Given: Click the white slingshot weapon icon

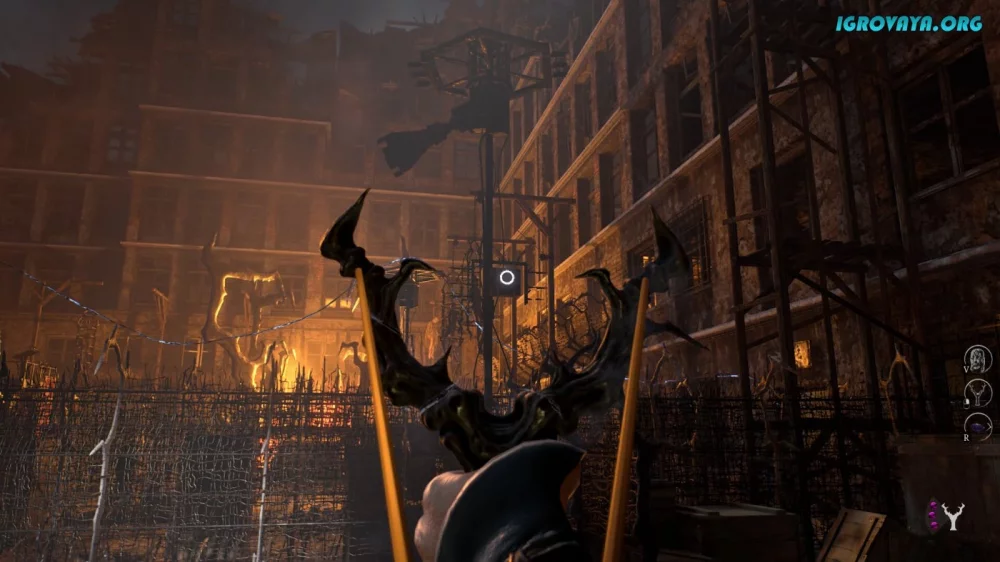Looking at the screenshot, I should (x=955, y=516).
